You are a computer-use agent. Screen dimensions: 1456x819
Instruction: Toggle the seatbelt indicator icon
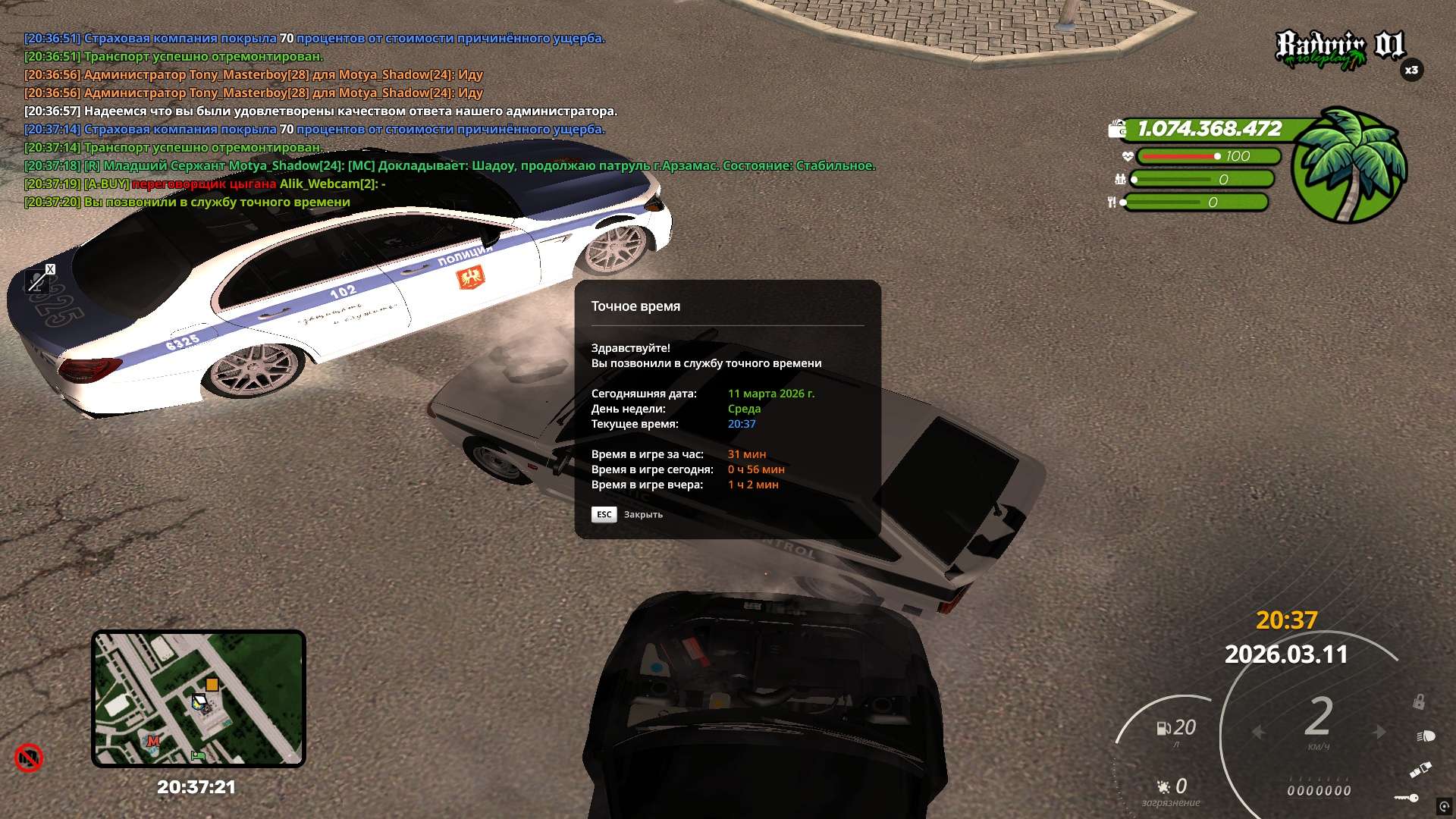1420,770
